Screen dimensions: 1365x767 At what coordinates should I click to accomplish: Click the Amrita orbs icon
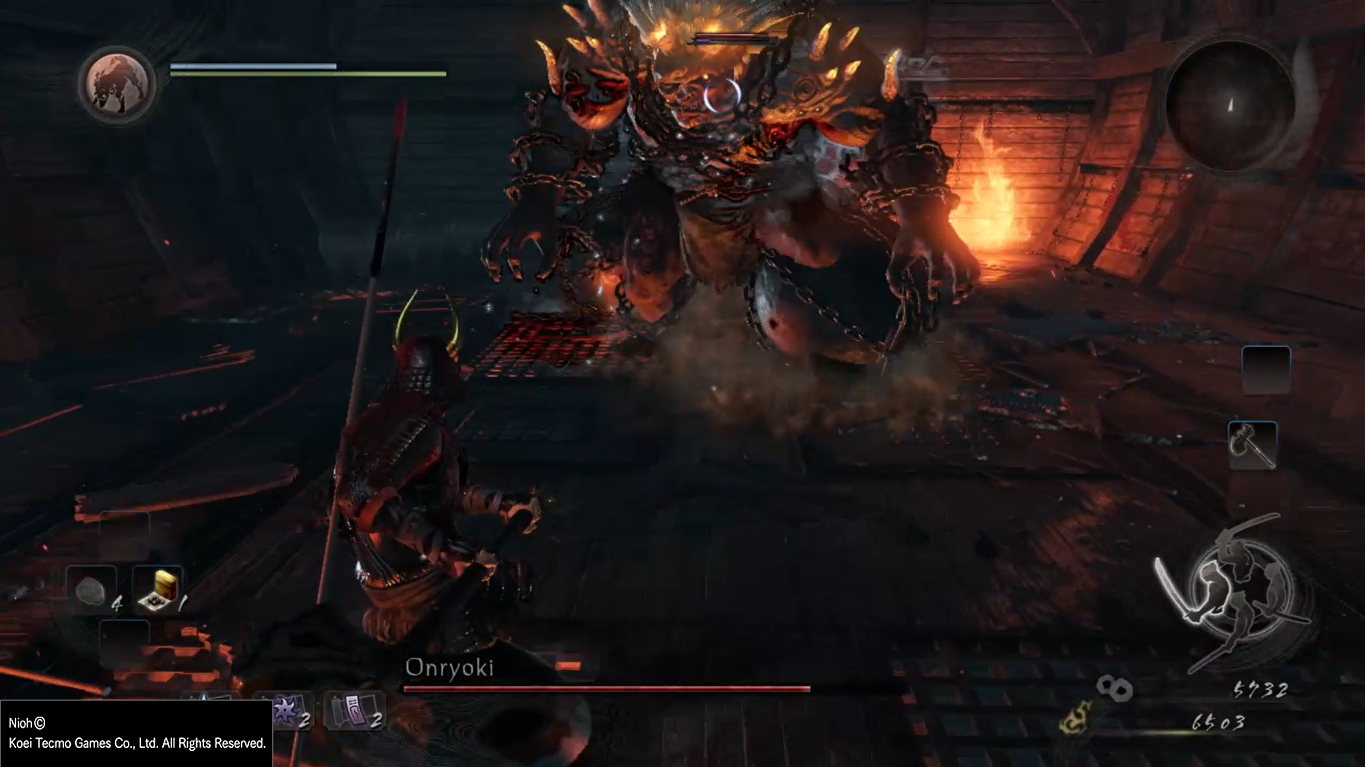pyautogui.click(x=1113, y=690)
